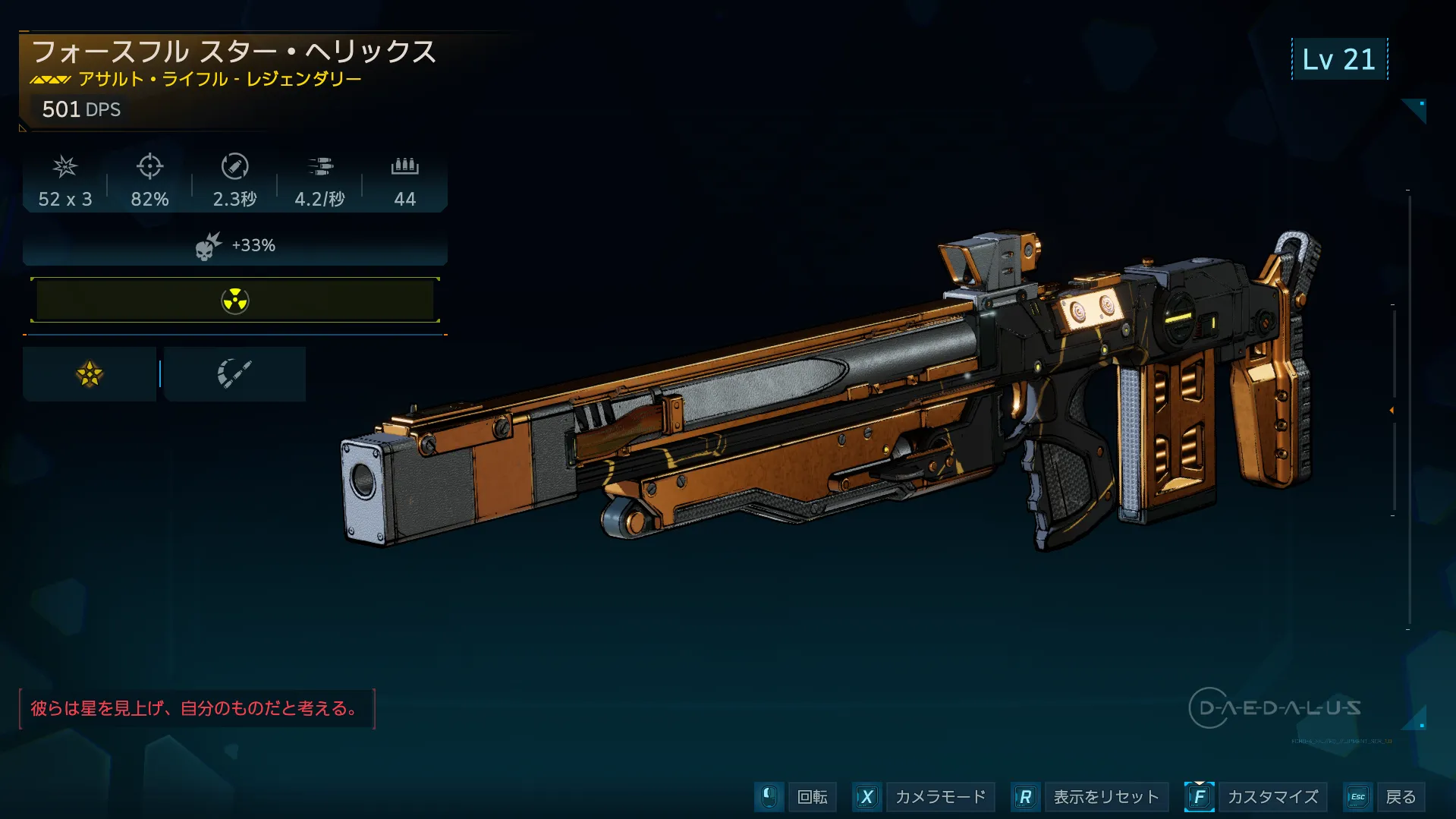The image size is (1456, 819).
Task: Select the yellow radiation element bar
Action: click(x=235, y=301)
